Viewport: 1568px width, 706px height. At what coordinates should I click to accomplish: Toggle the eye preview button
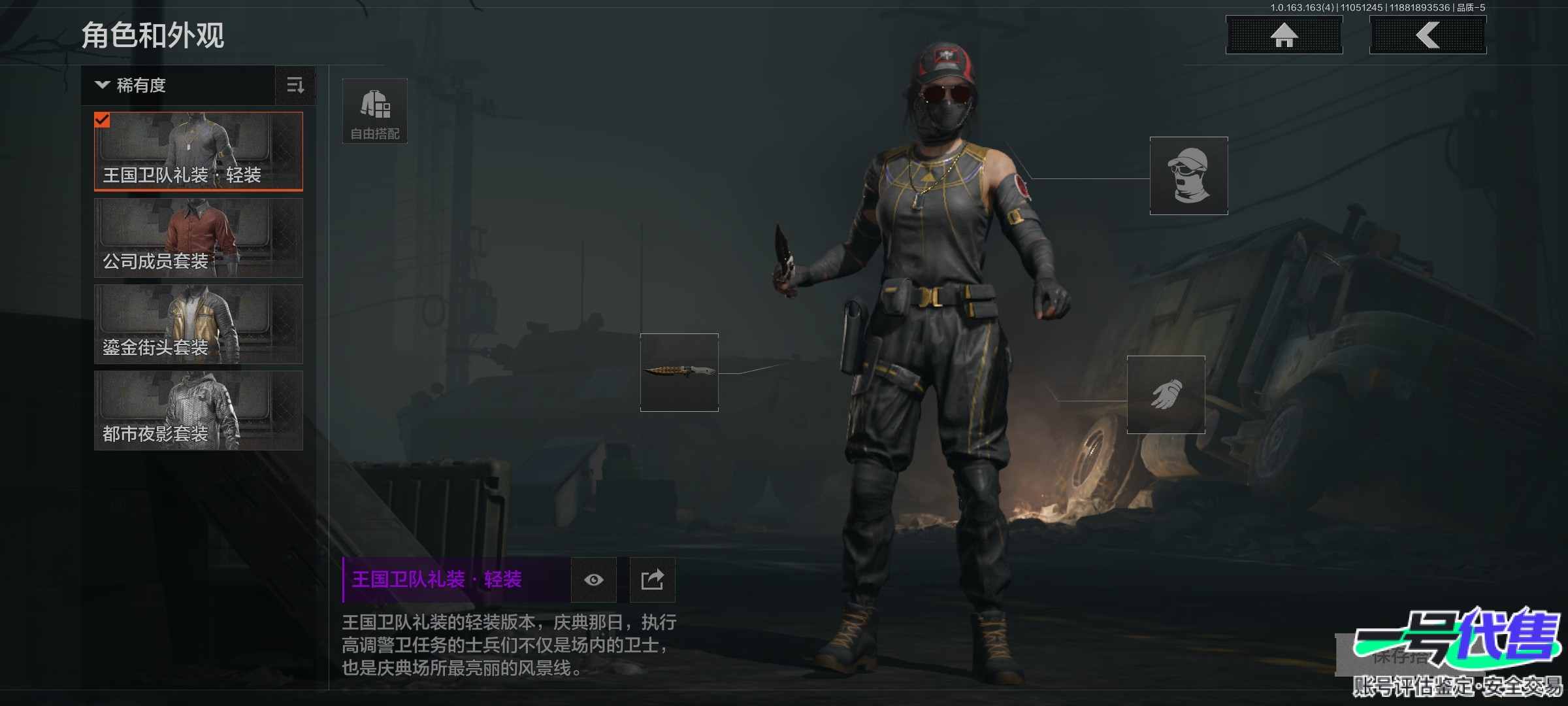[593, 580]
